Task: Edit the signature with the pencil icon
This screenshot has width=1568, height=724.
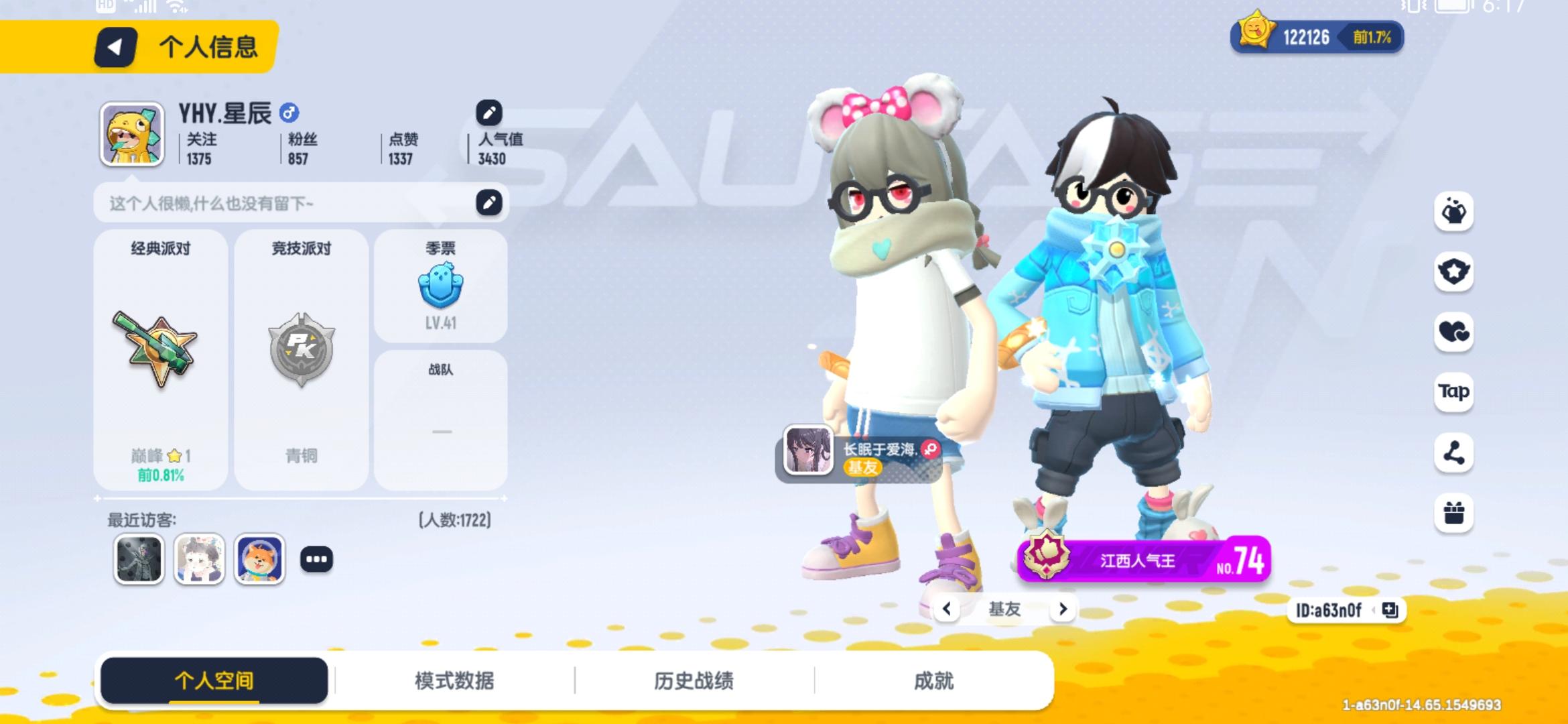Action: [488, 202]
